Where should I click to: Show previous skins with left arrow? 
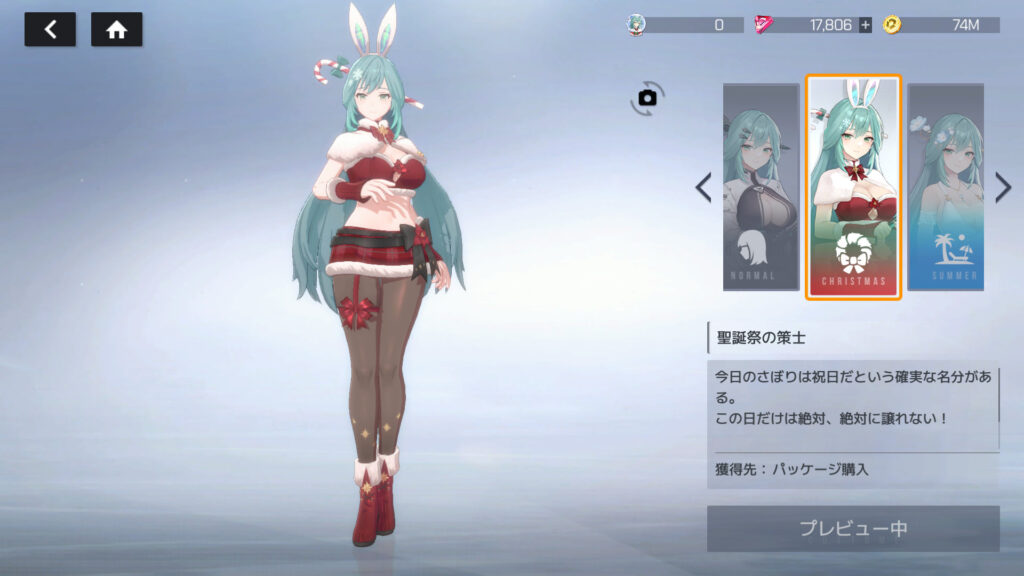point(704,187)
